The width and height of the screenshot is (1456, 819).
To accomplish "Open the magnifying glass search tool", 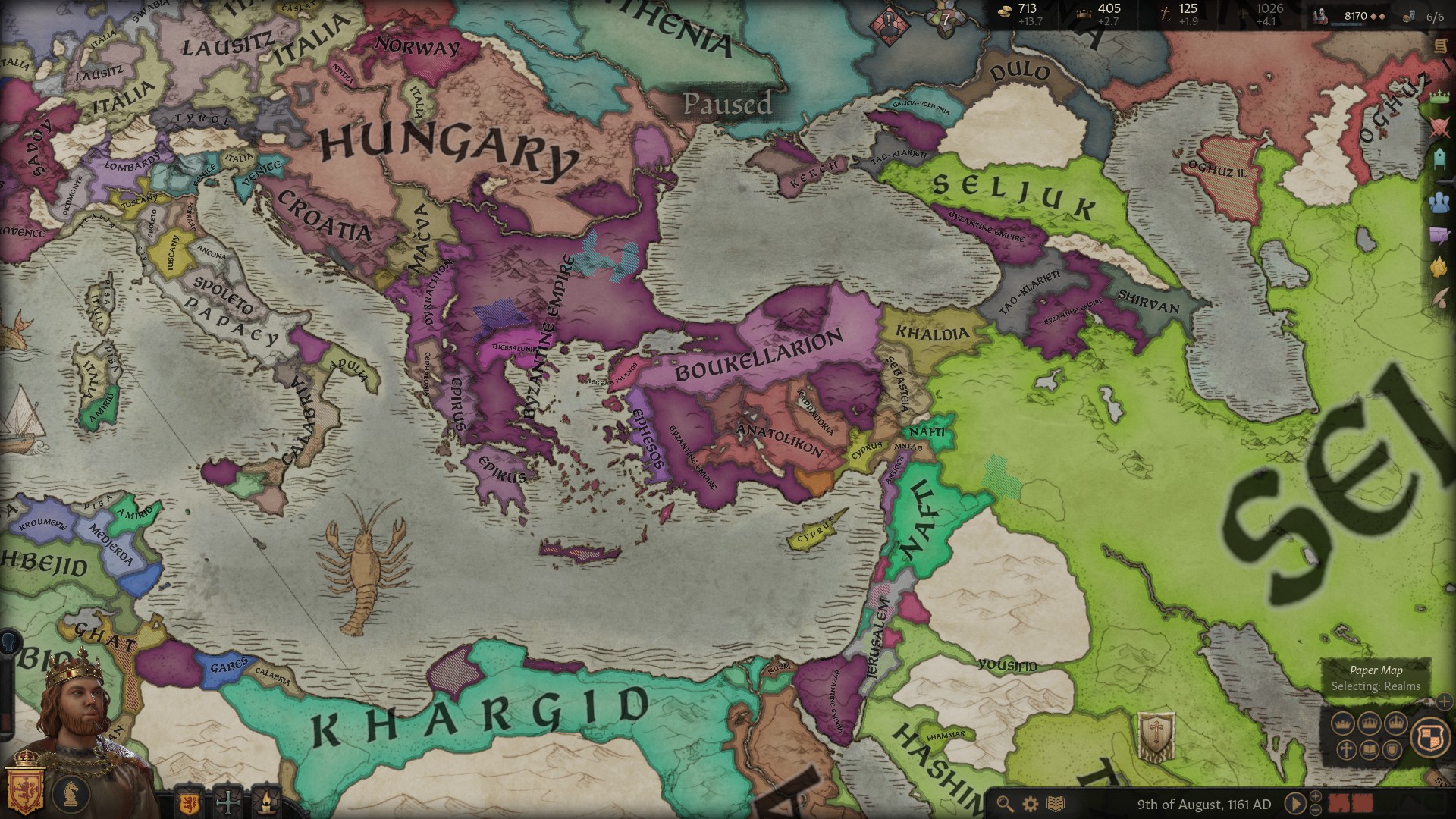I will click(x=1006, y=803).
